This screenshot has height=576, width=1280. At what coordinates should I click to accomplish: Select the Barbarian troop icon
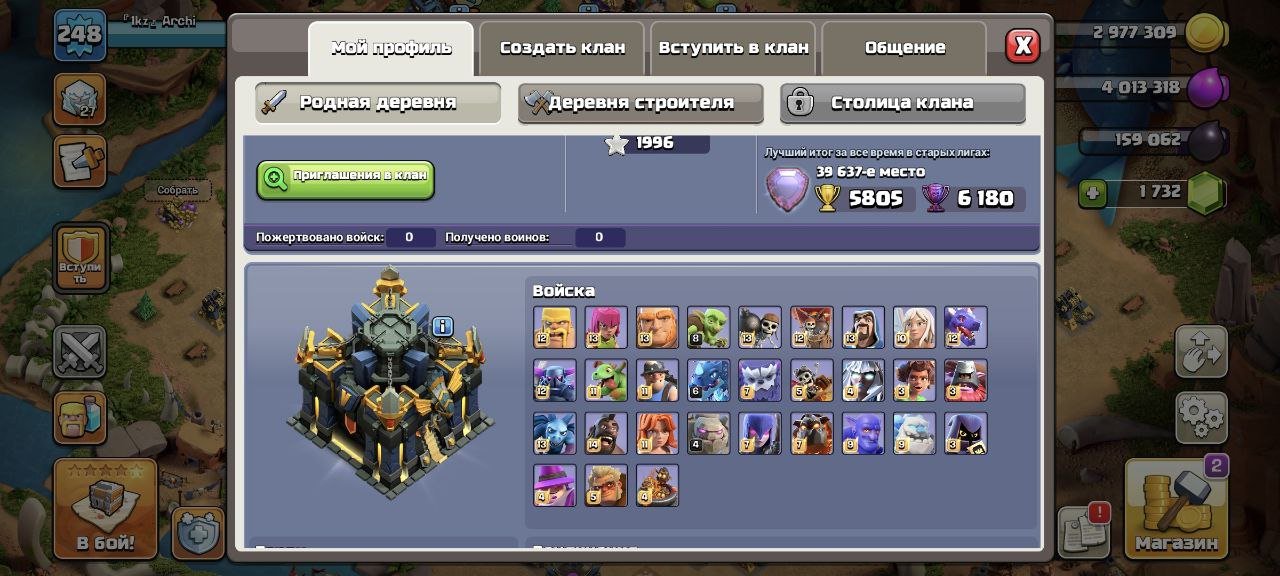(554, 327)
